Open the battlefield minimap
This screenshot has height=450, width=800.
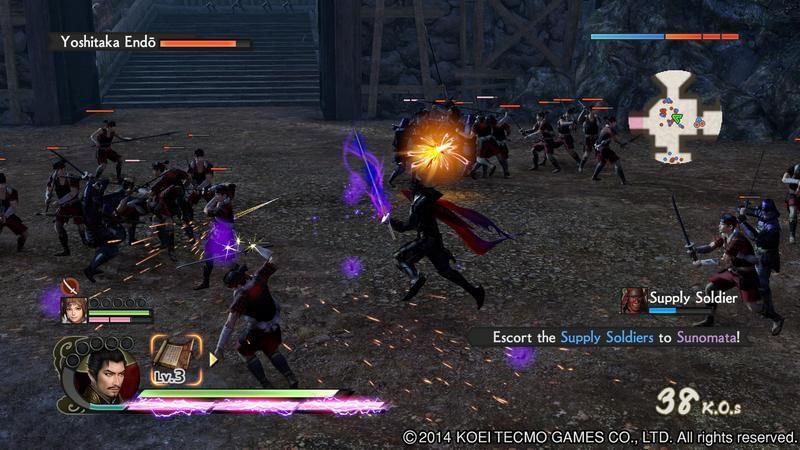tap(675, 117)
